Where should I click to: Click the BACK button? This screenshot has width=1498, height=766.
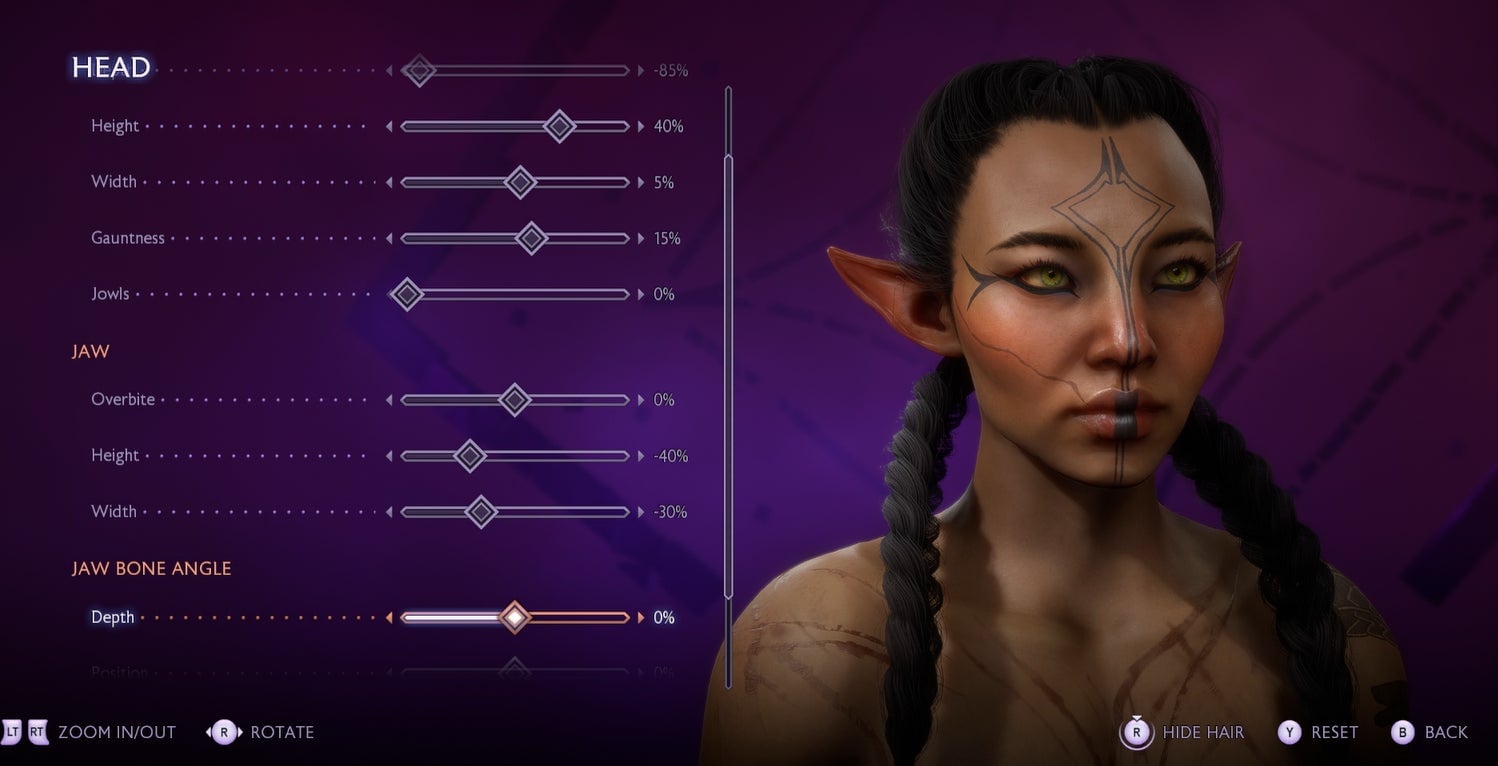coord(1443,732)
